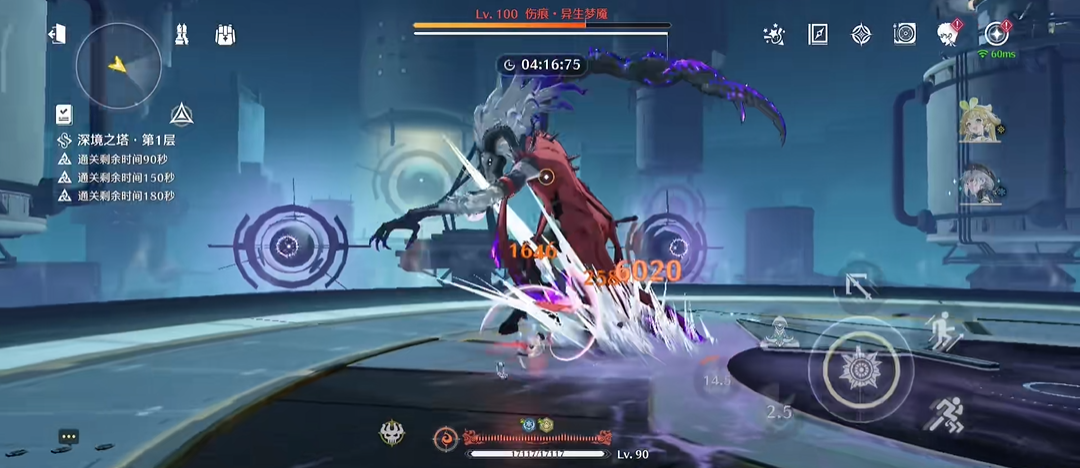The height and width of the screenshot is (468, 1080).
Task: Open the four-point star icon
Action: tap(861, 35)
